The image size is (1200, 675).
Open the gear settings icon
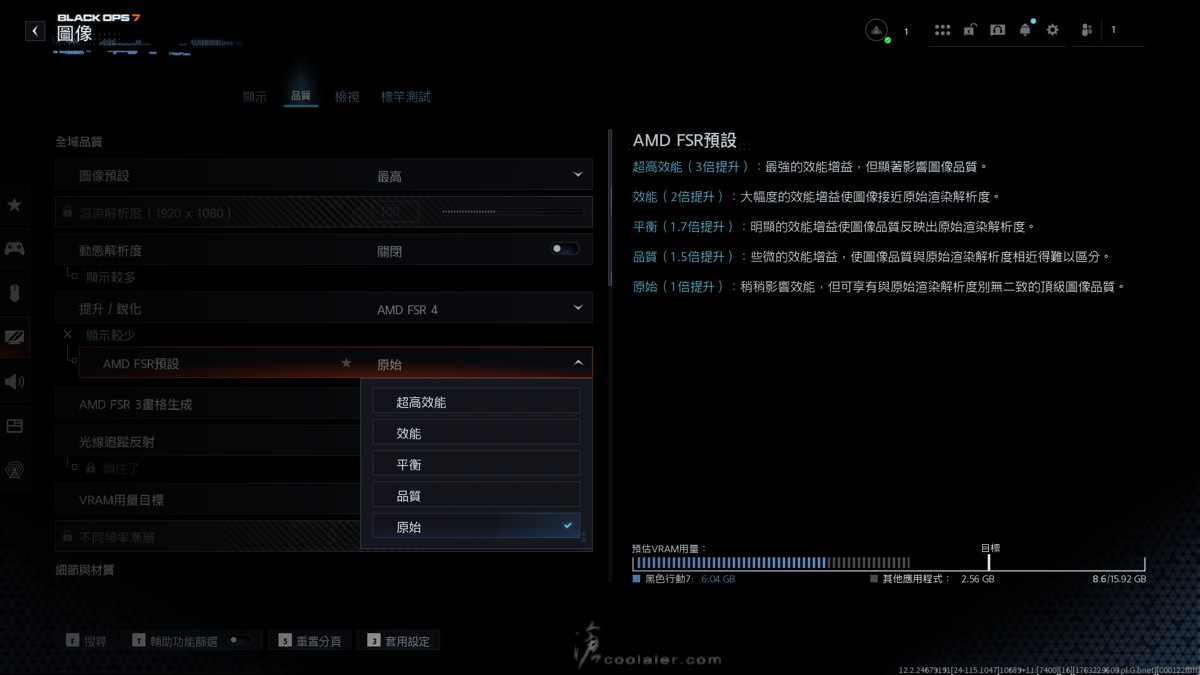[1052, 31]
